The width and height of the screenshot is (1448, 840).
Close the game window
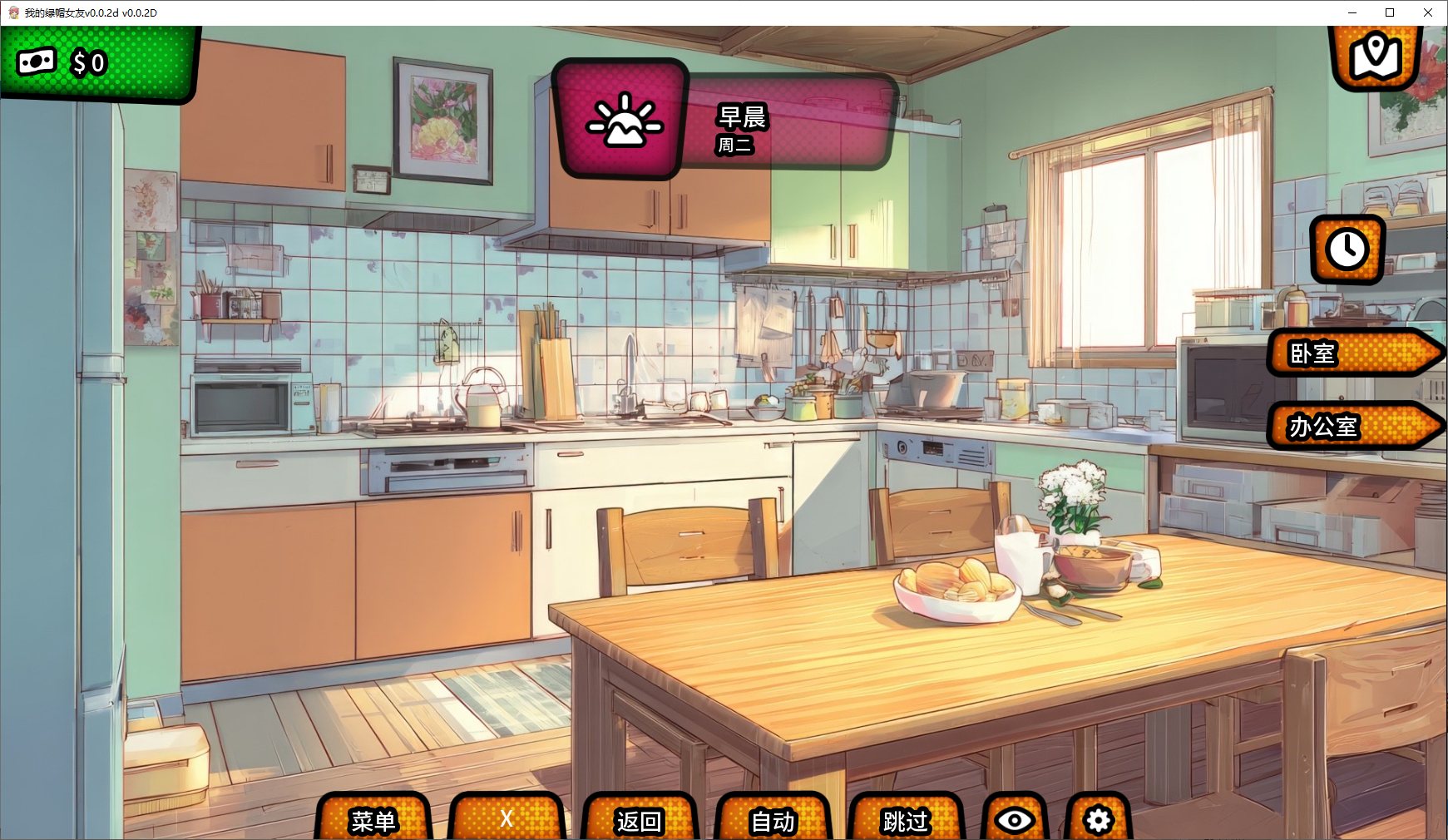click(x=1428, y=12)
